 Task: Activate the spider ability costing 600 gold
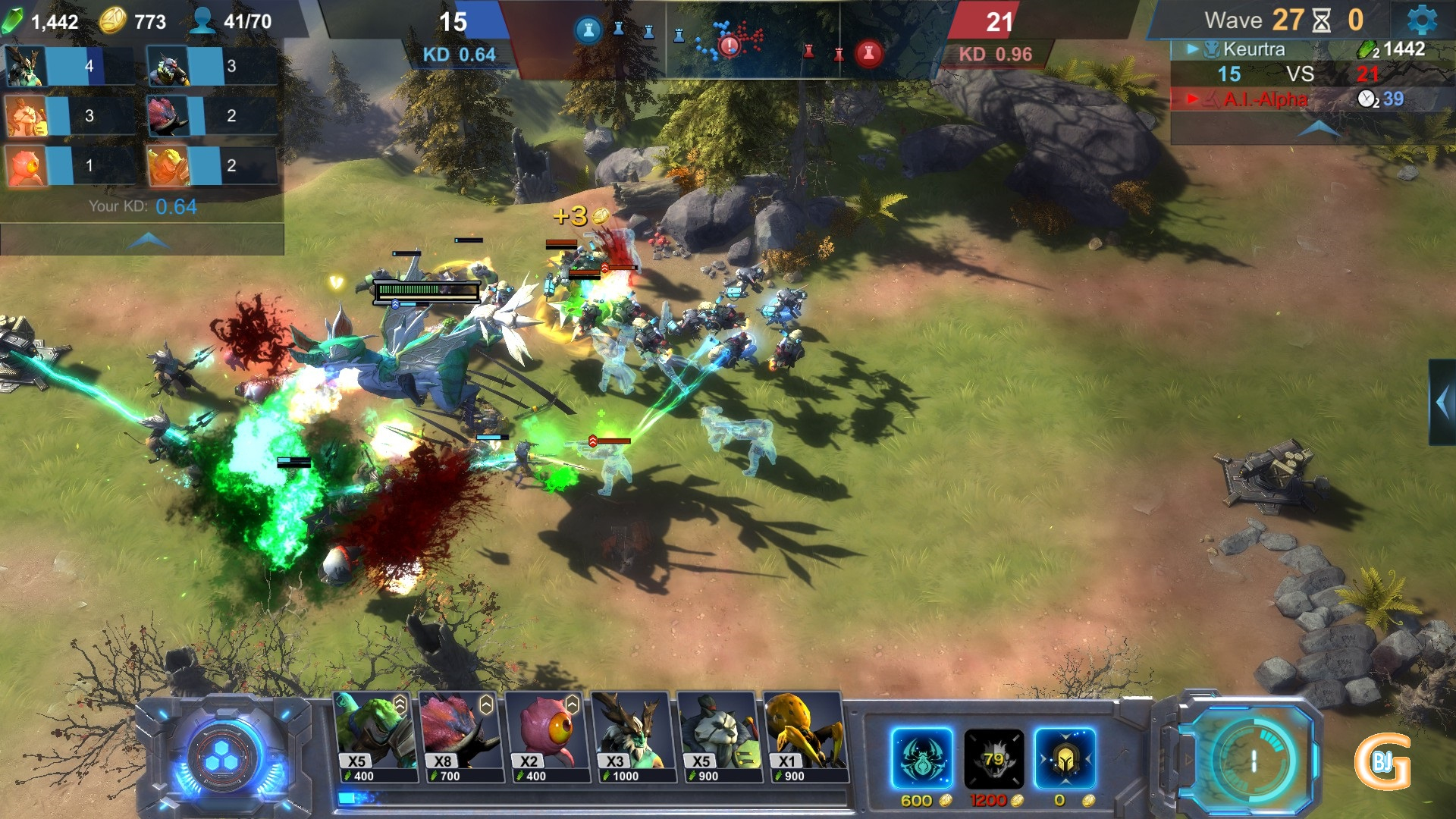pos(921,758)
